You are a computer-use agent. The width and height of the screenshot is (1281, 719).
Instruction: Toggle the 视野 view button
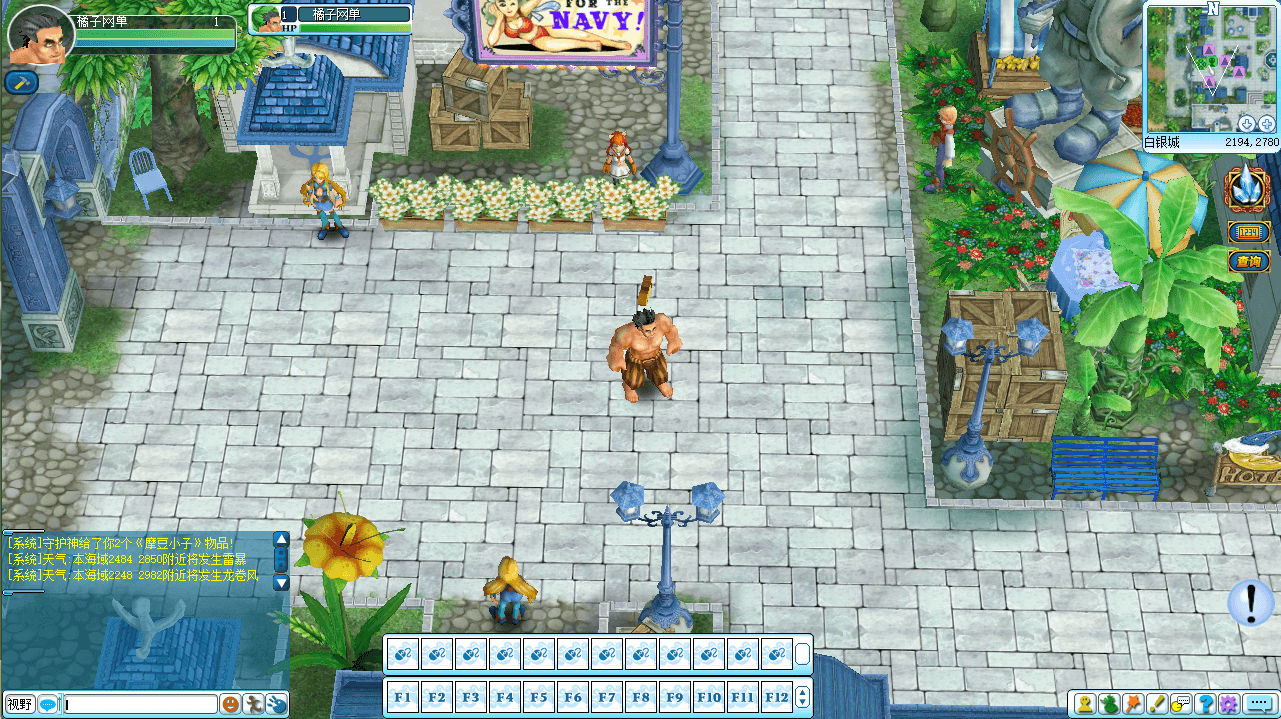pyautogui.click(x=19, y=704)
